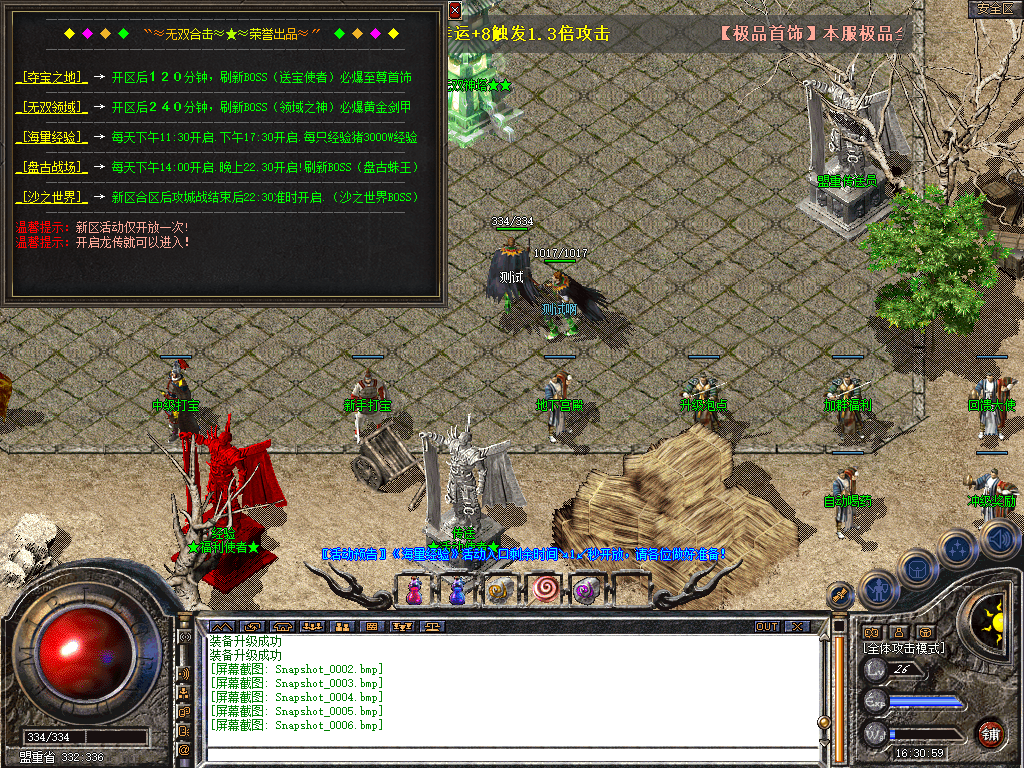1024x768 pixels.
Task: Open the bag inventory round button
Action: pyautogui.click(x=918, y=567)
